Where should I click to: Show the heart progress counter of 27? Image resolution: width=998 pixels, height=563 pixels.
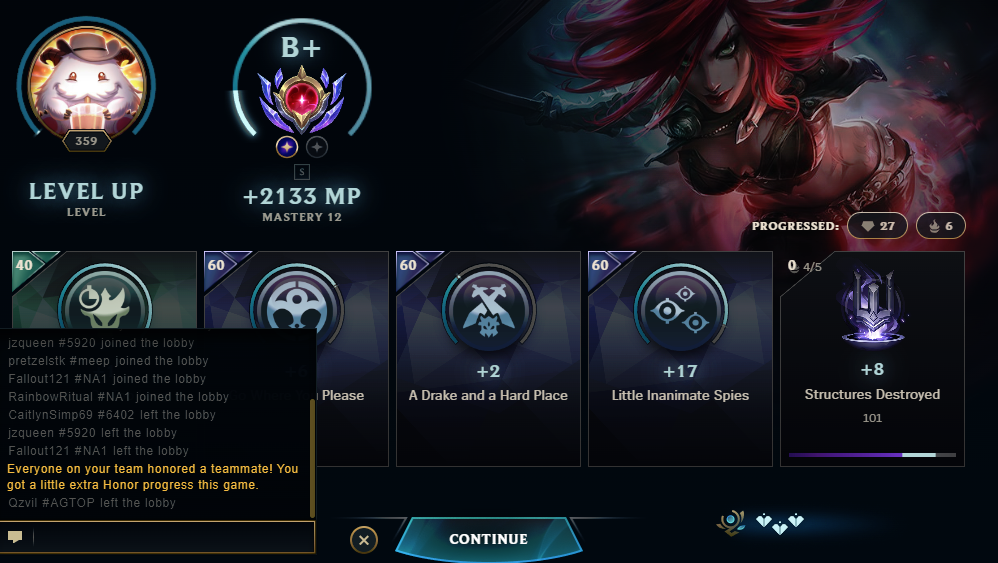click(878, 226)
